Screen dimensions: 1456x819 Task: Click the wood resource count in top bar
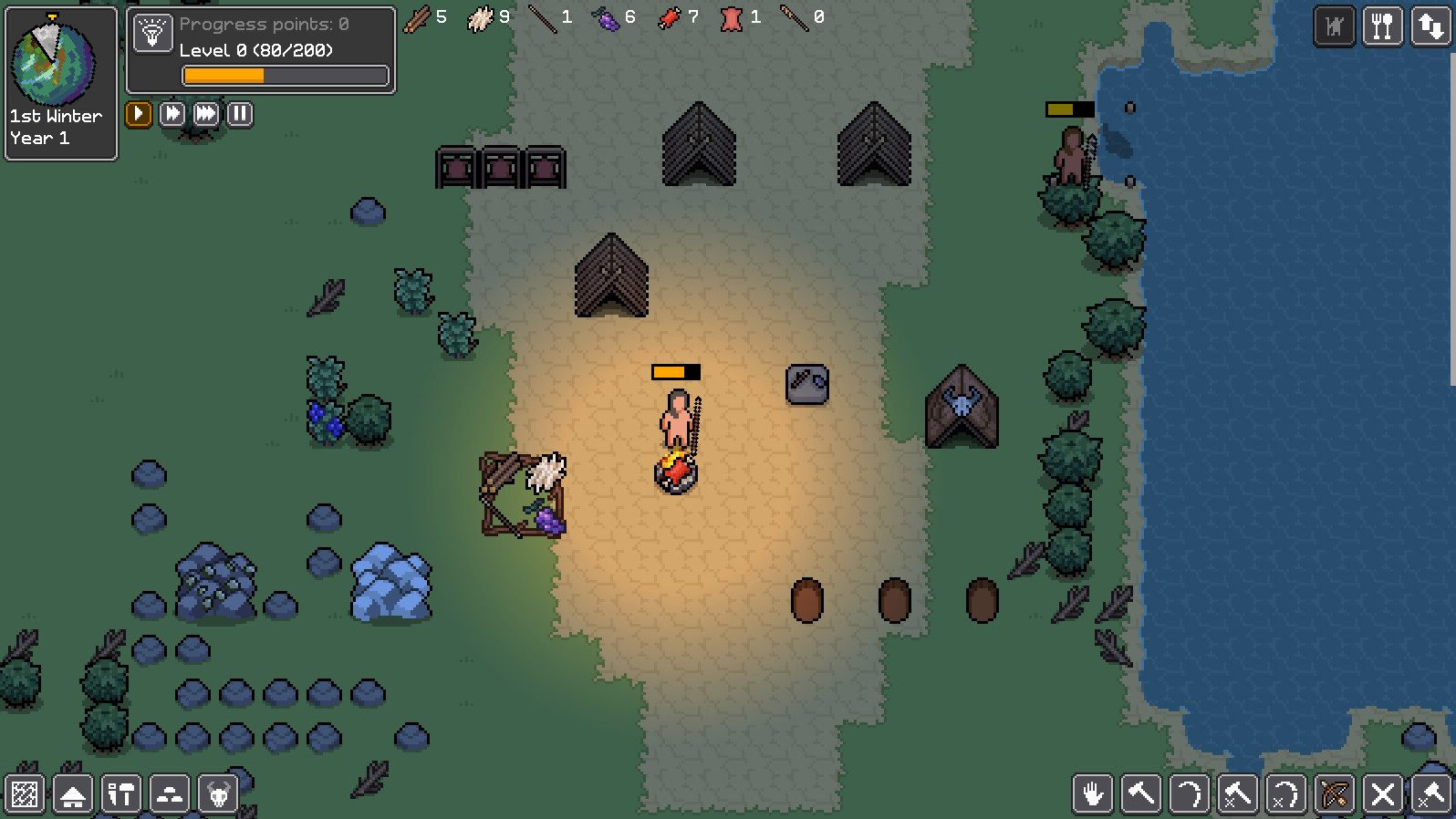tap(424, 17)
